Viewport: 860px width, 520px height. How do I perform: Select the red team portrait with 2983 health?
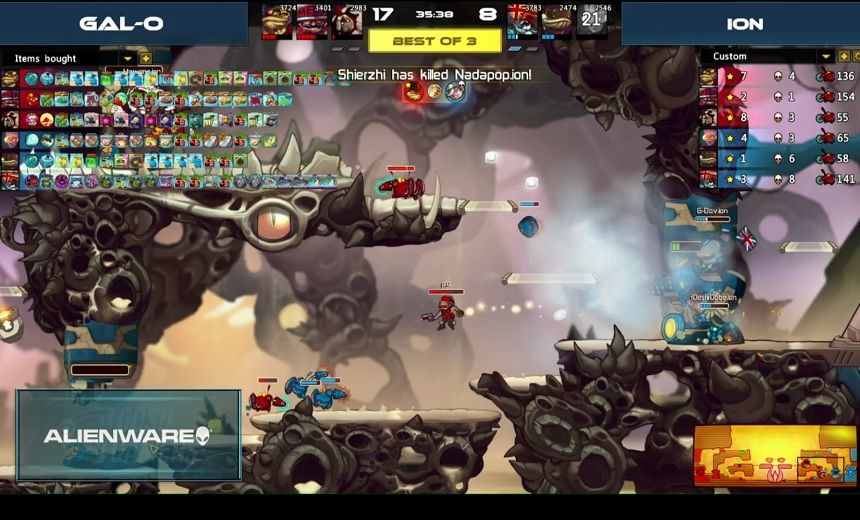346,21
